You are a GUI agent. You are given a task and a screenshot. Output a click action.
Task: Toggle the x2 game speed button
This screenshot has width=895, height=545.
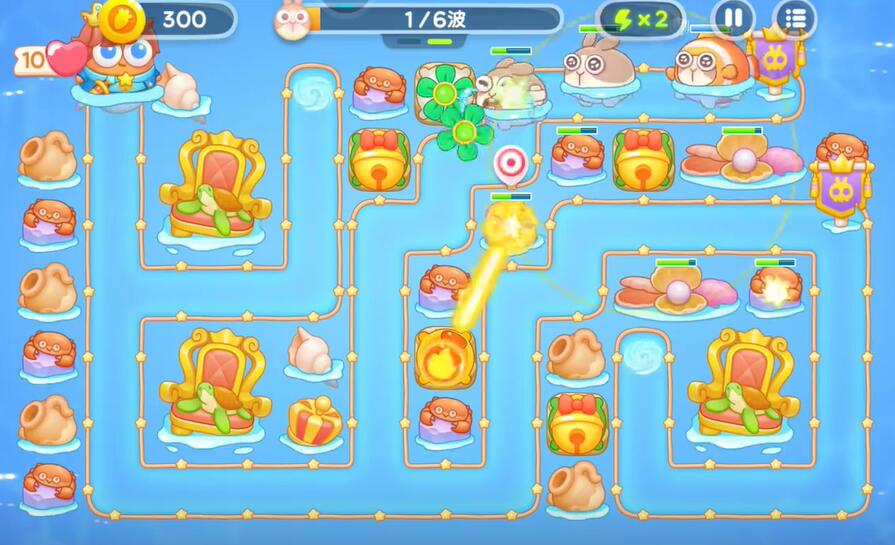click(641, 19)
